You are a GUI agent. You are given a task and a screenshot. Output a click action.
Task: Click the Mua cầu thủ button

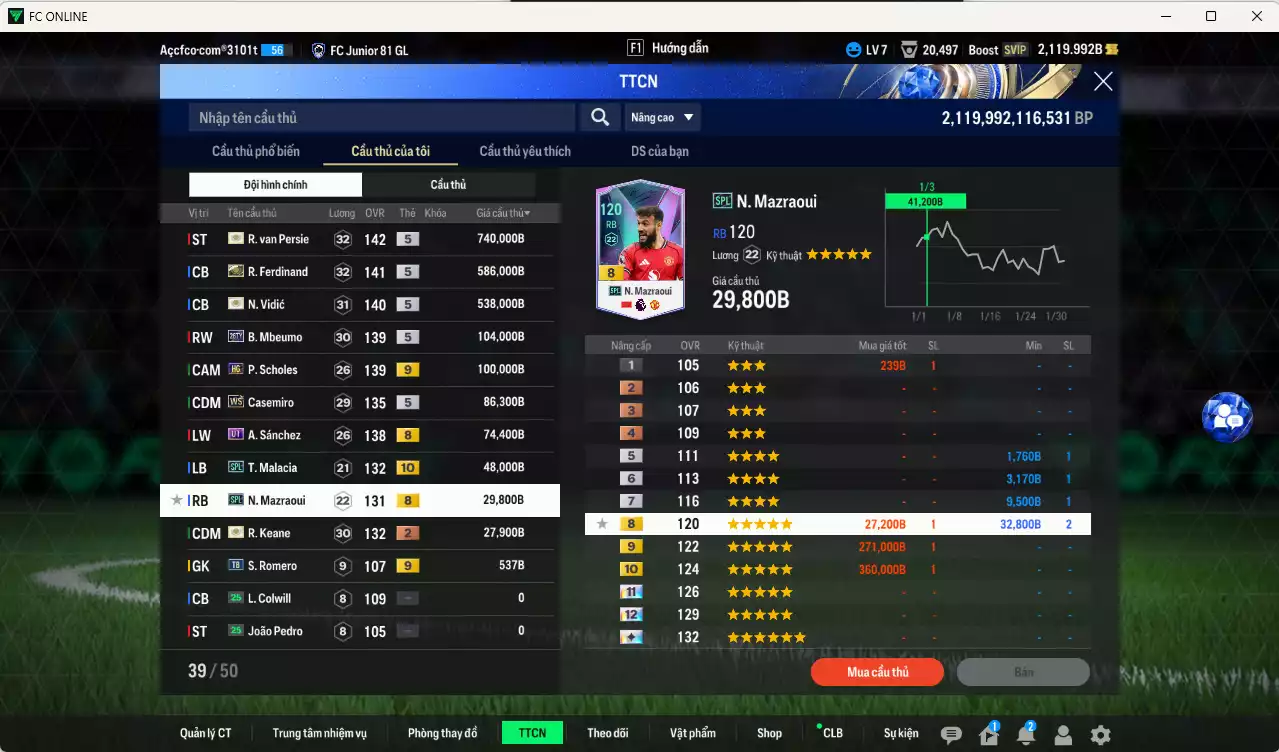[877, 672]
